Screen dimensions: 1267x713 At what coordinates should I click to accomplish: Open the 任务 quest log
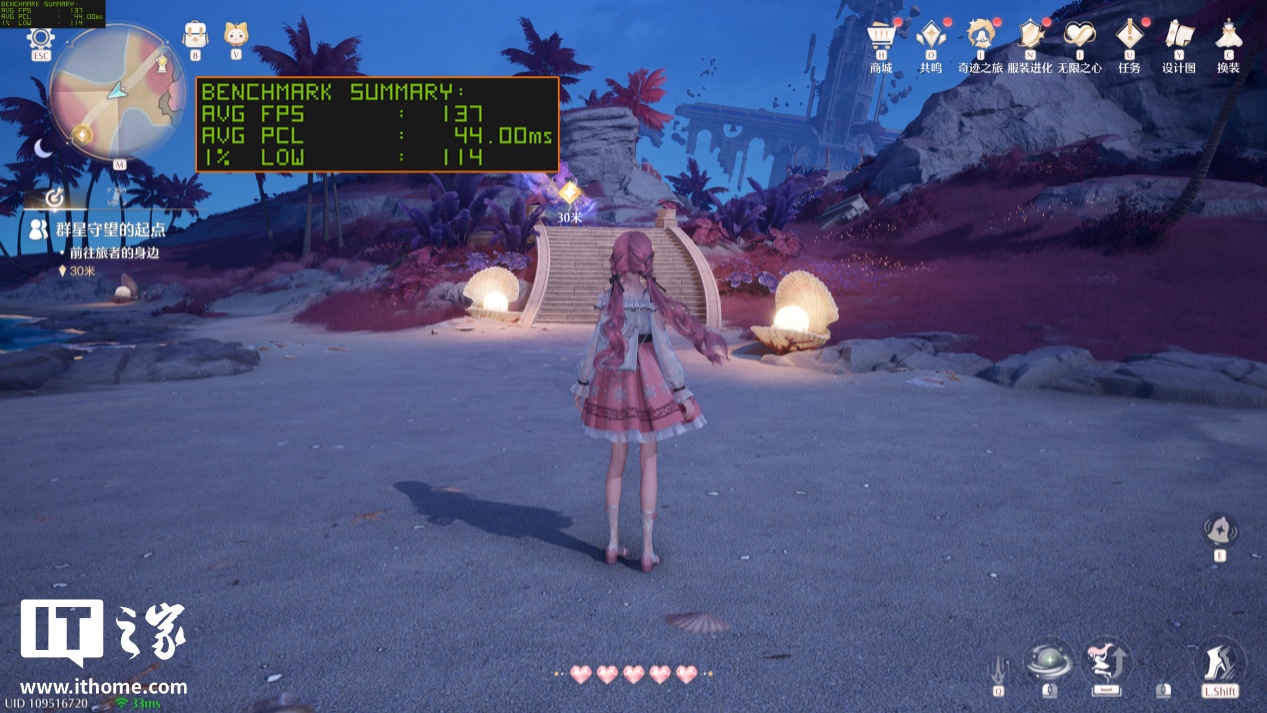click(1130, 36)
